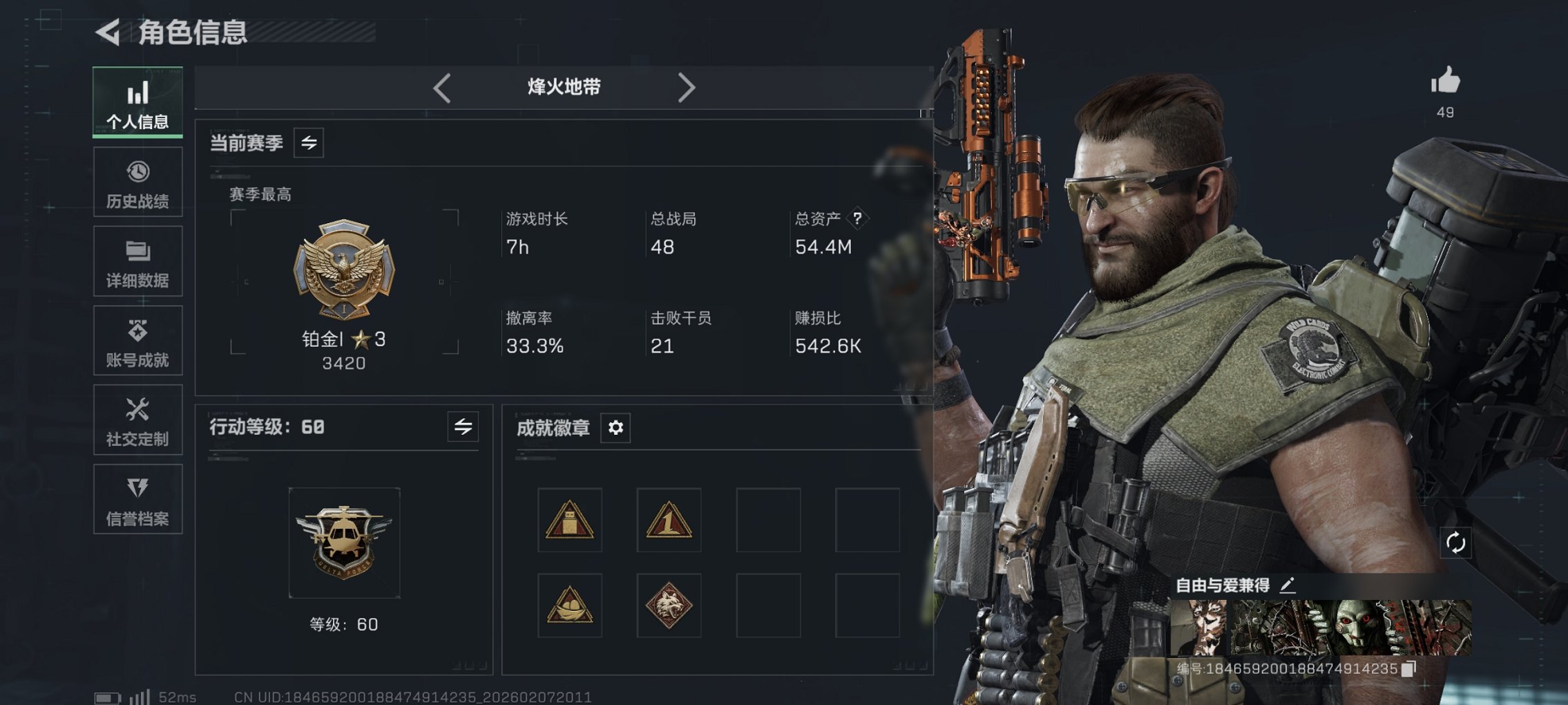The width and height of the screenshot is (1568, 705).
Task: Open 社交定制 customization
Action: pyautogui.click(x=137, y=420)
